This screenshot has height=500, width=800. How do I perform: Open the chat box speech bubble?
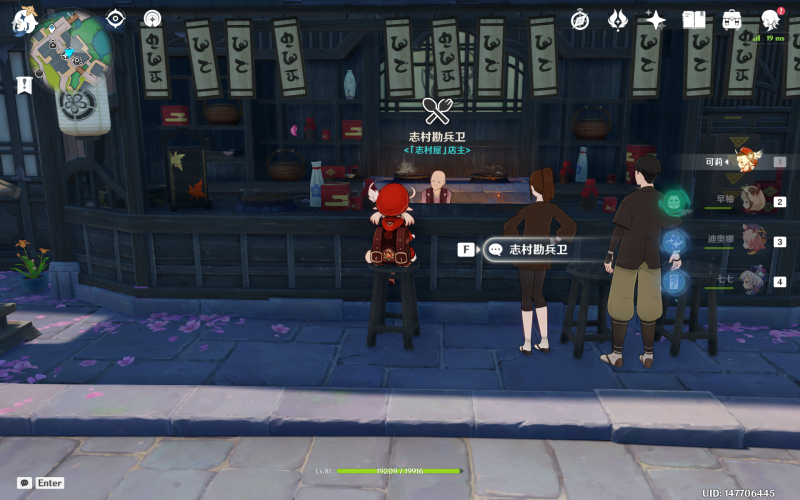(x=24, y=483)
